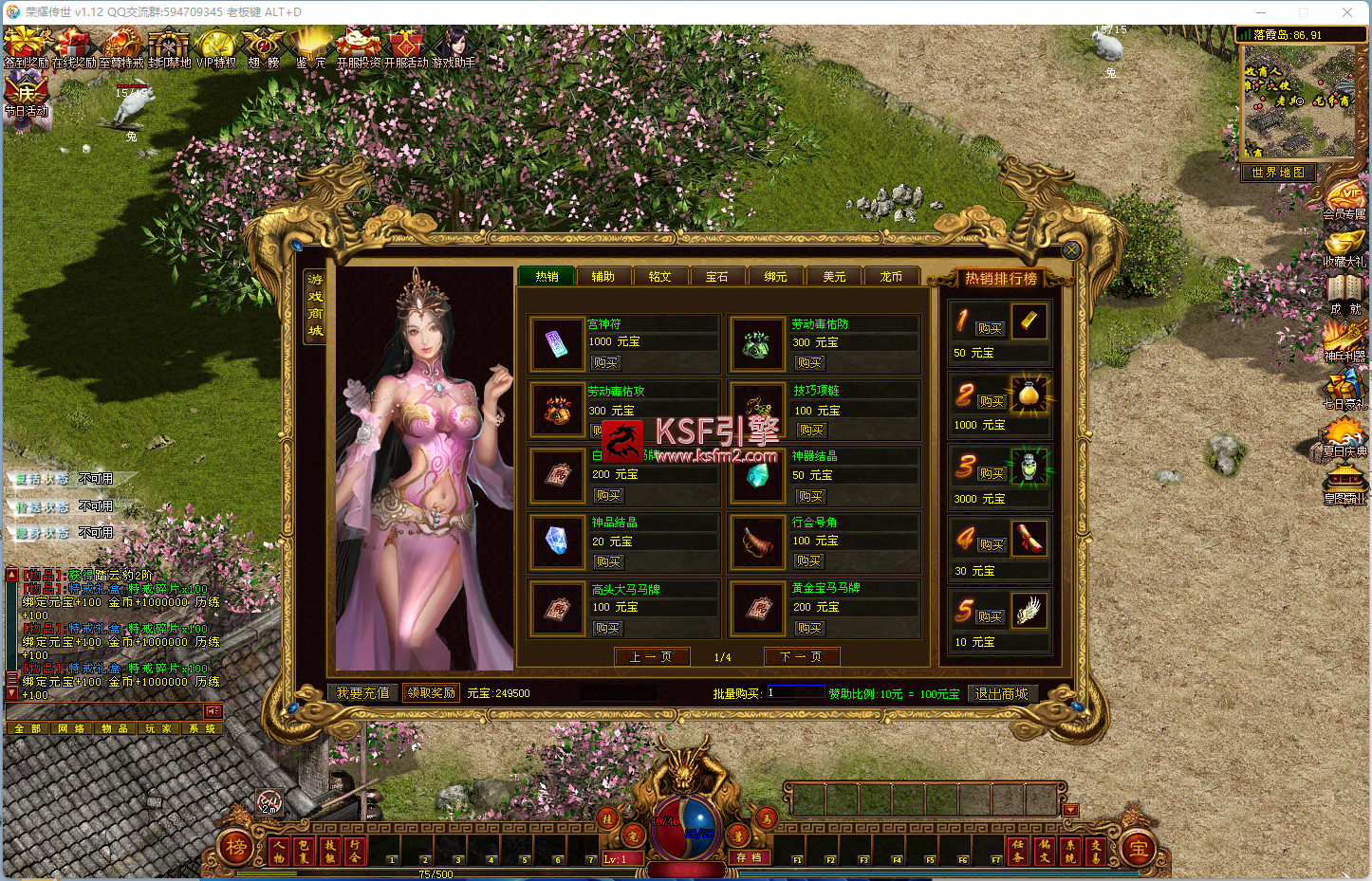Open the 宝石 shop category

pyautogui.click(x=717, y=277)
